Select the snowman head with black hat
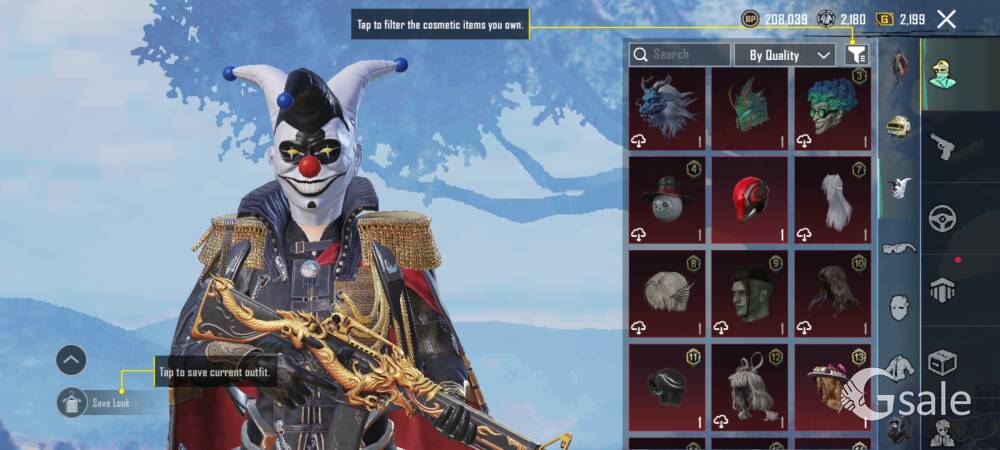The width and height of the screenshot is (1000, 450). [x=667, y=199]
